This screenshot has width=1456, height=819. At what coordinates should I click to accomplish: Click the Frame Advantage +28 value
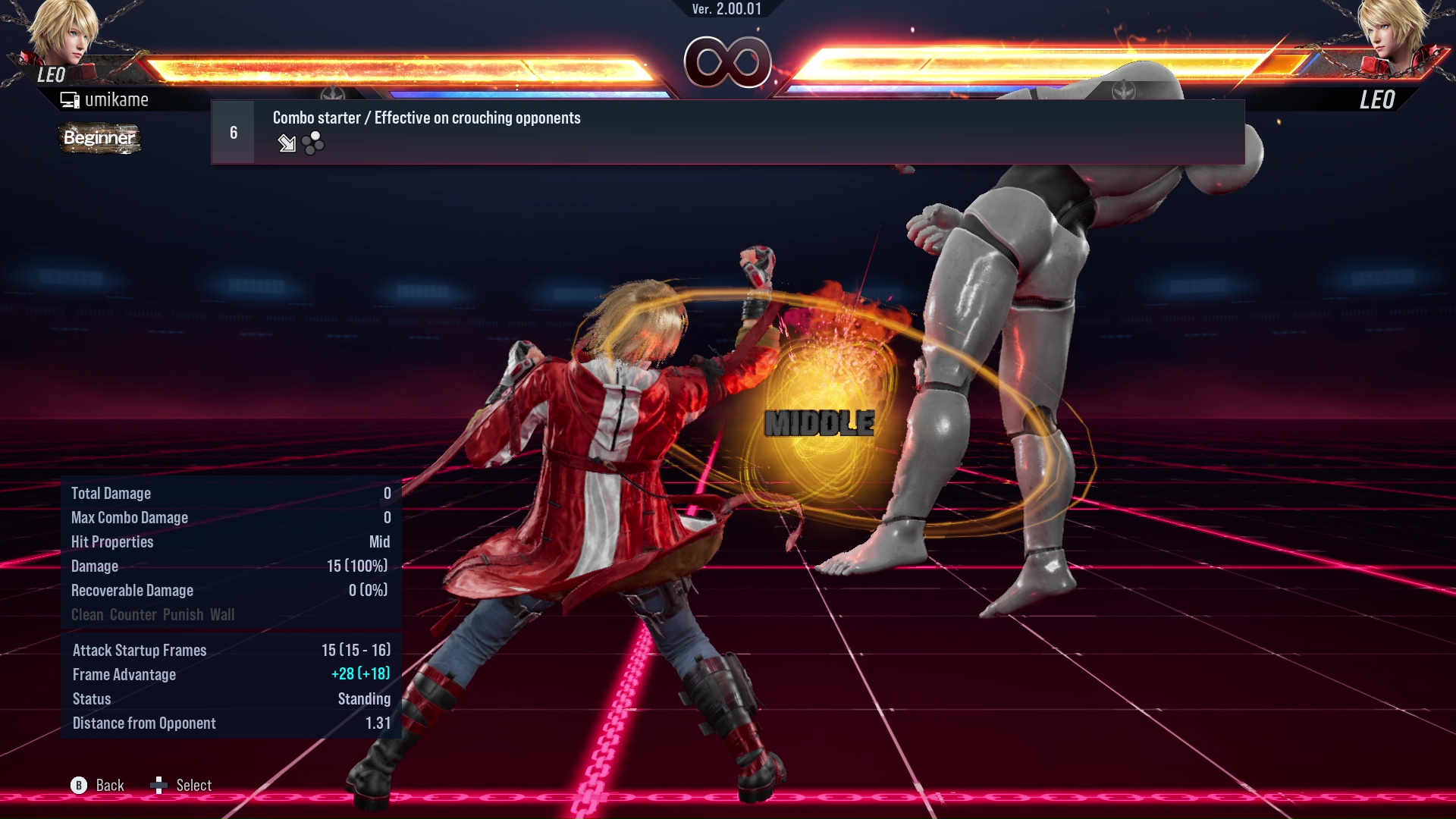pos(362,674)
